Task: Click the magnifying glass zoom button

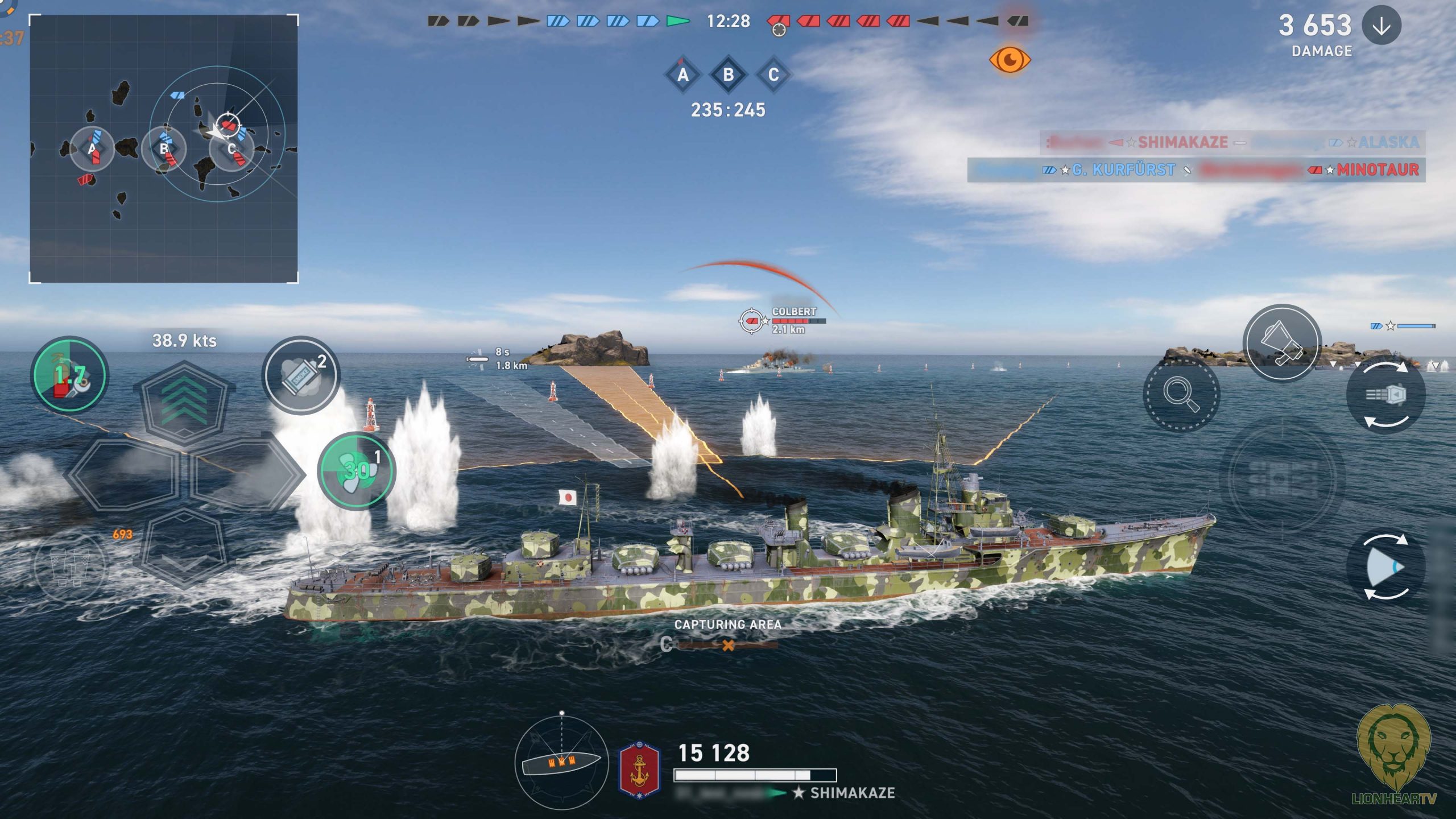Action: point(1181,394)
